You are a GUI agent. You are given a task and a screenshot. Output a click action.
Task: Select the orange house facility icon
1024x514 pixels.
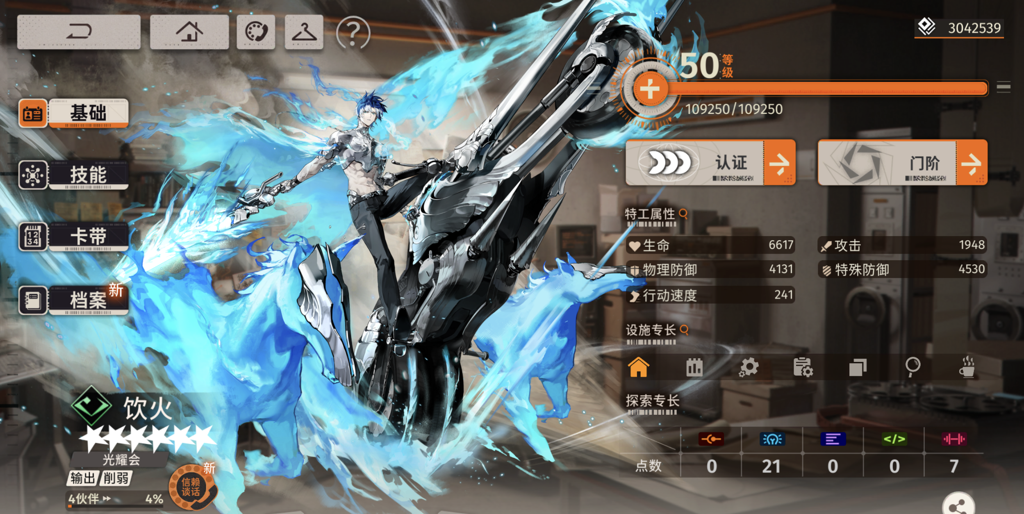tap(638, 367)
